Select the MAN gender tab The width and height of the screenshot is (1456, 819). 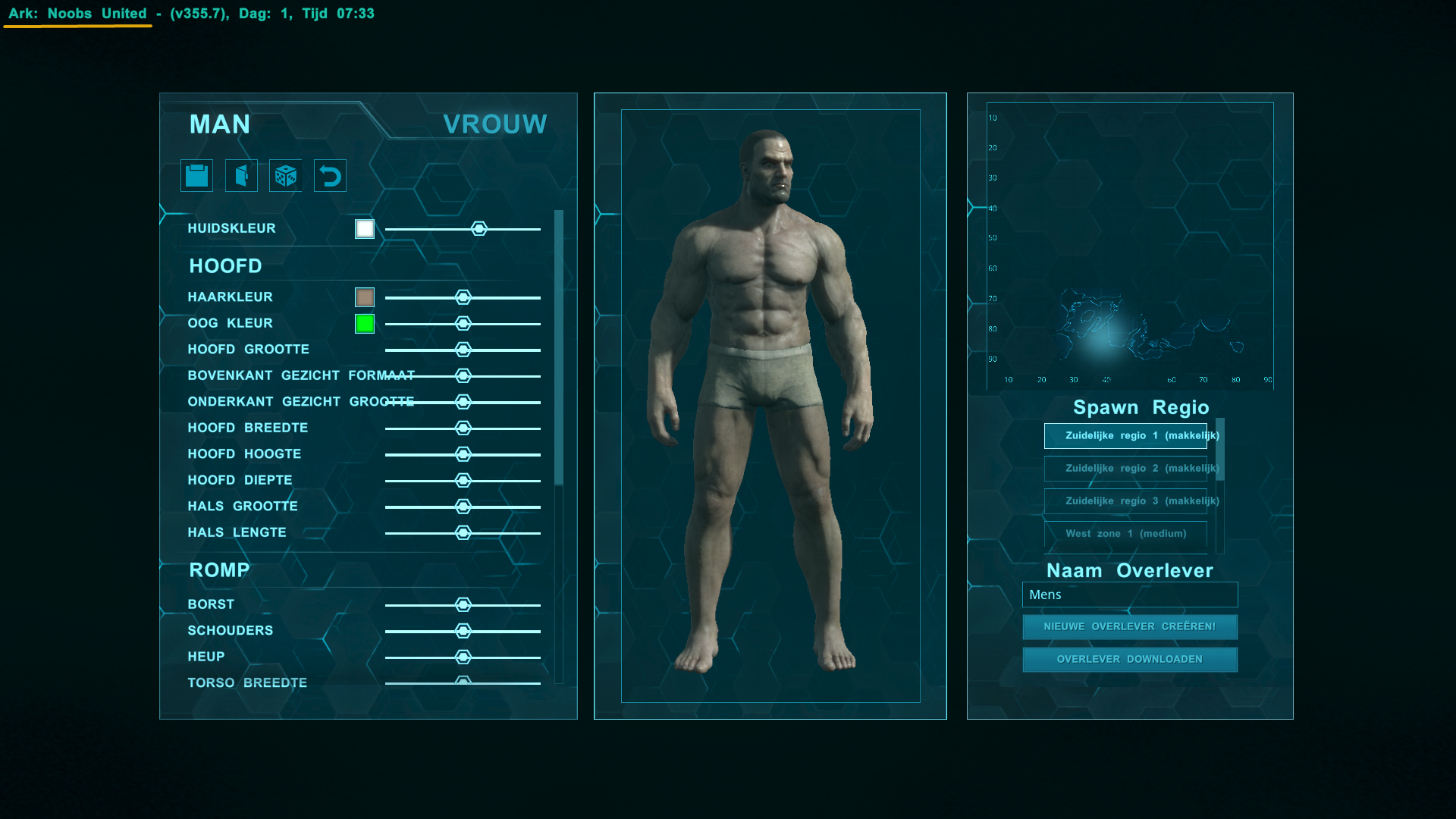(x=220, y=124)
